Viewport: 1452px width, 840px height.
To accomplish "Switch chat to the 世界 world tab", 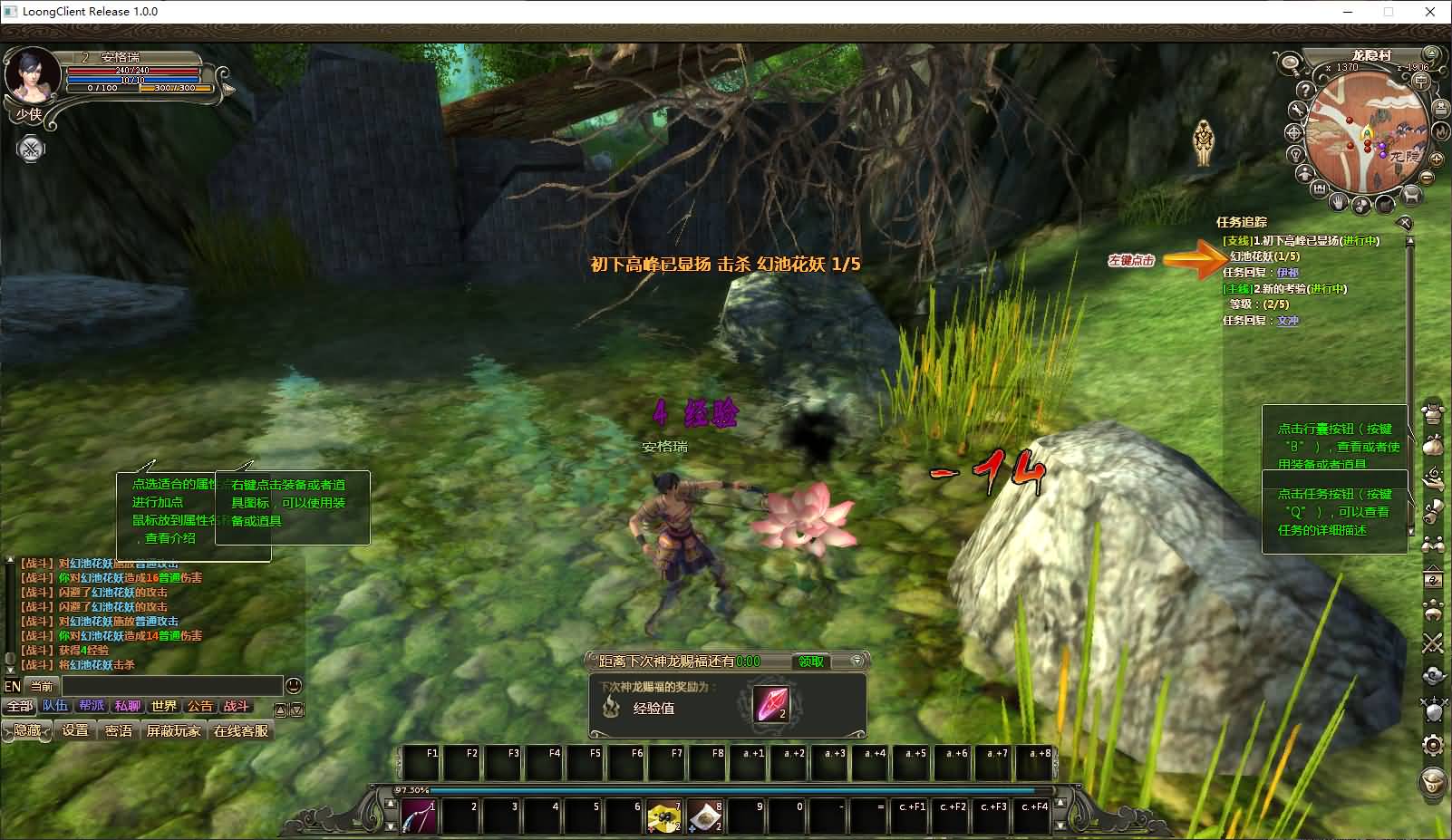I will [164, 706].
